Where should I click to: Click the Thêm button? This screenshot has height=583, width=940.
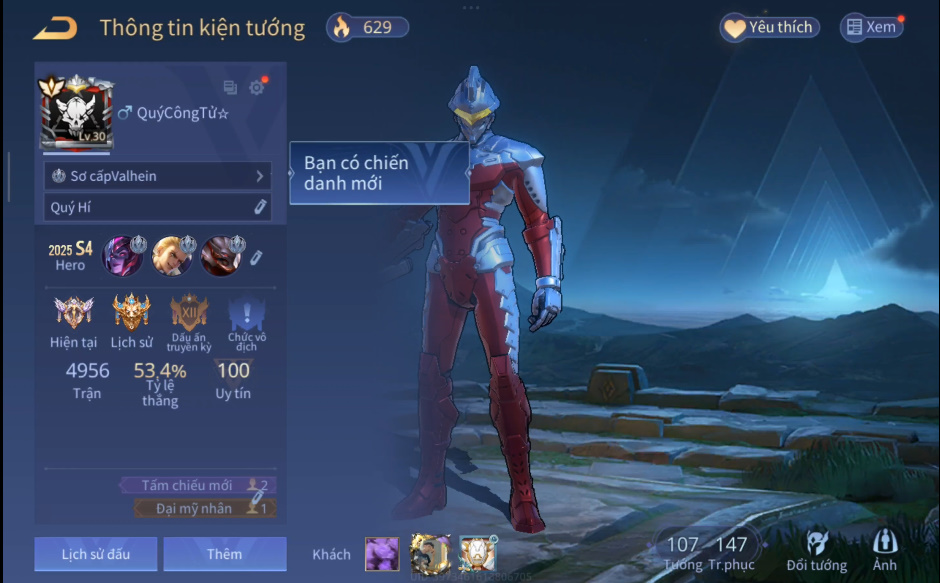224,554
